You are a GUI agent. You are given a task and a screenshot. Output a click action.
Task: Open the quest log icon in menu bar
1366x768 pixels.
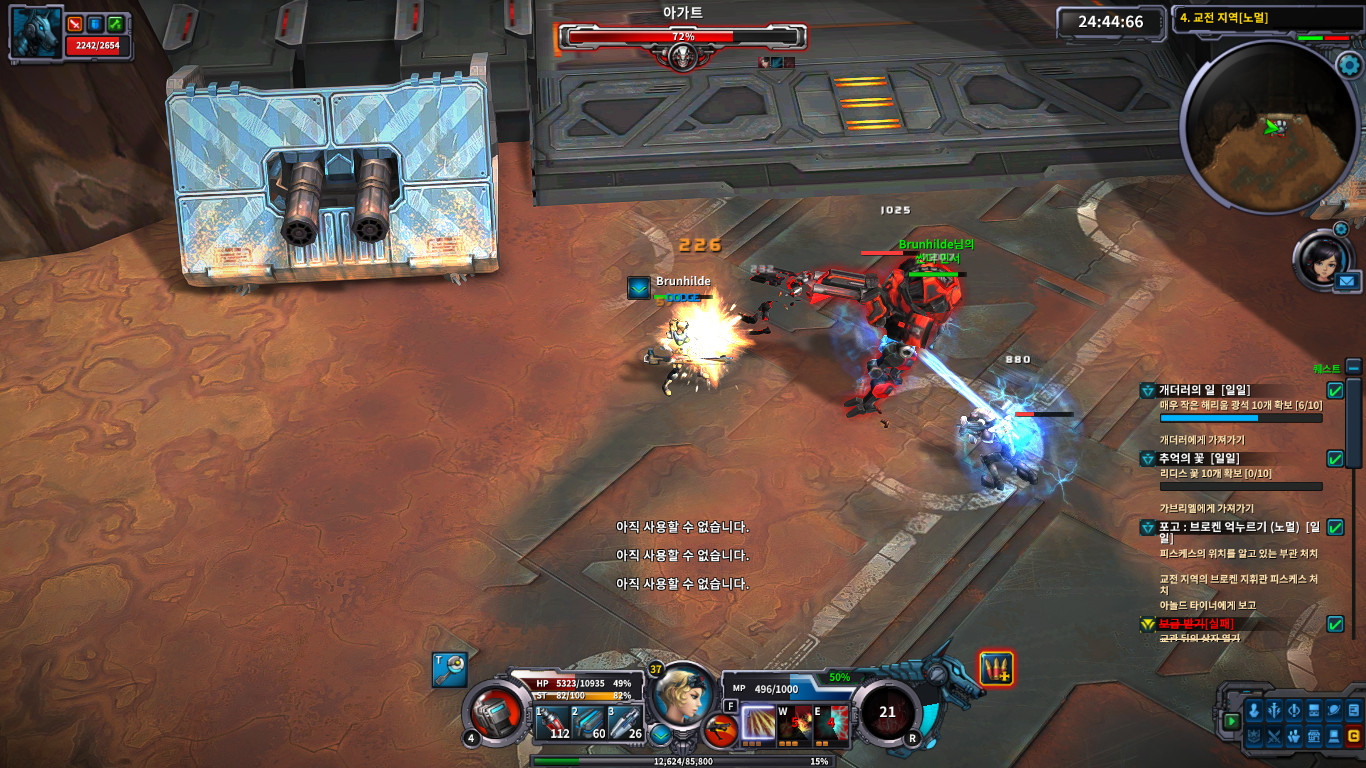click(x=1353, y=710)
